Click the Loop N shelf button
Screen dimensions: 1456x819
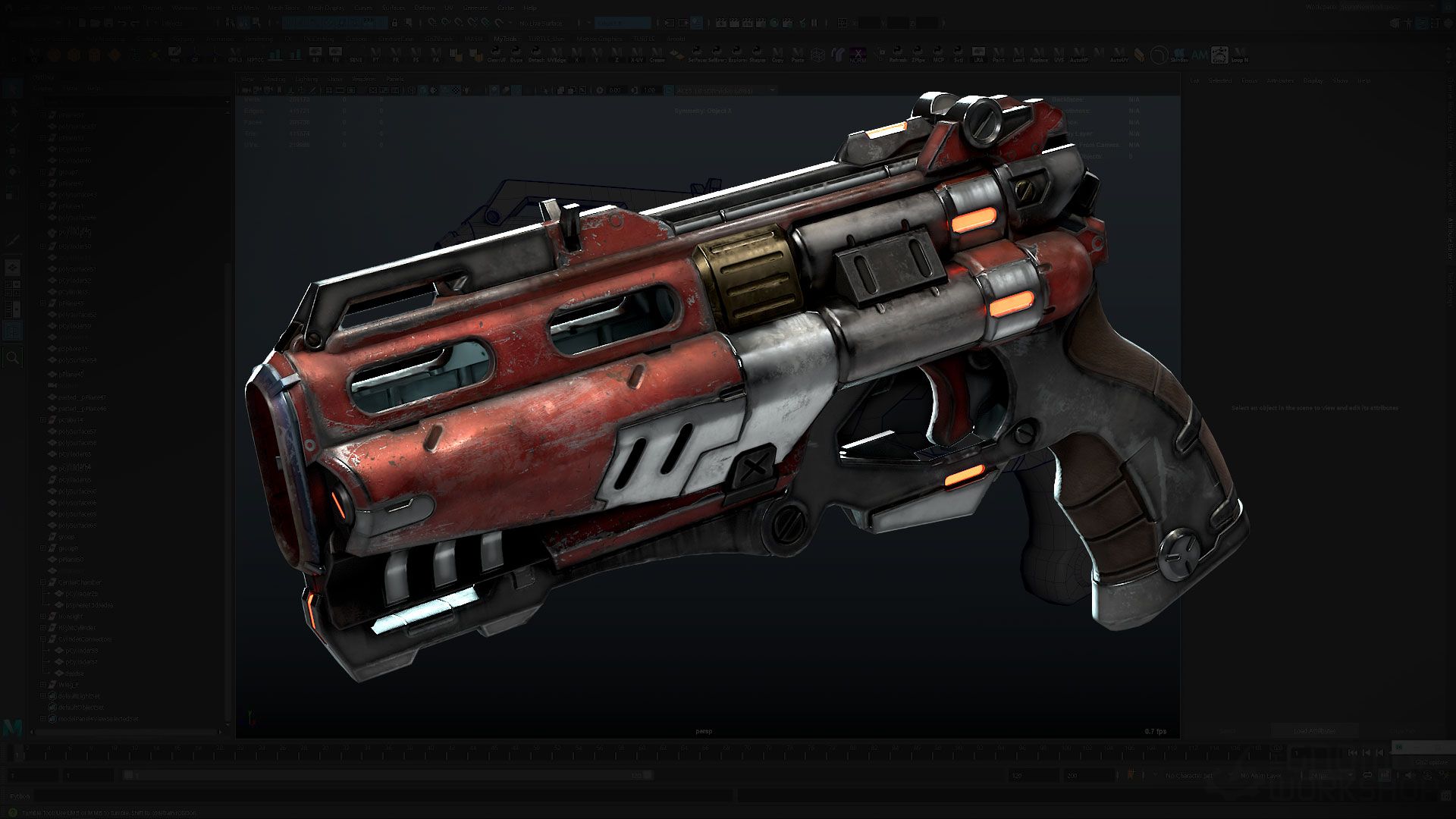1239,55
